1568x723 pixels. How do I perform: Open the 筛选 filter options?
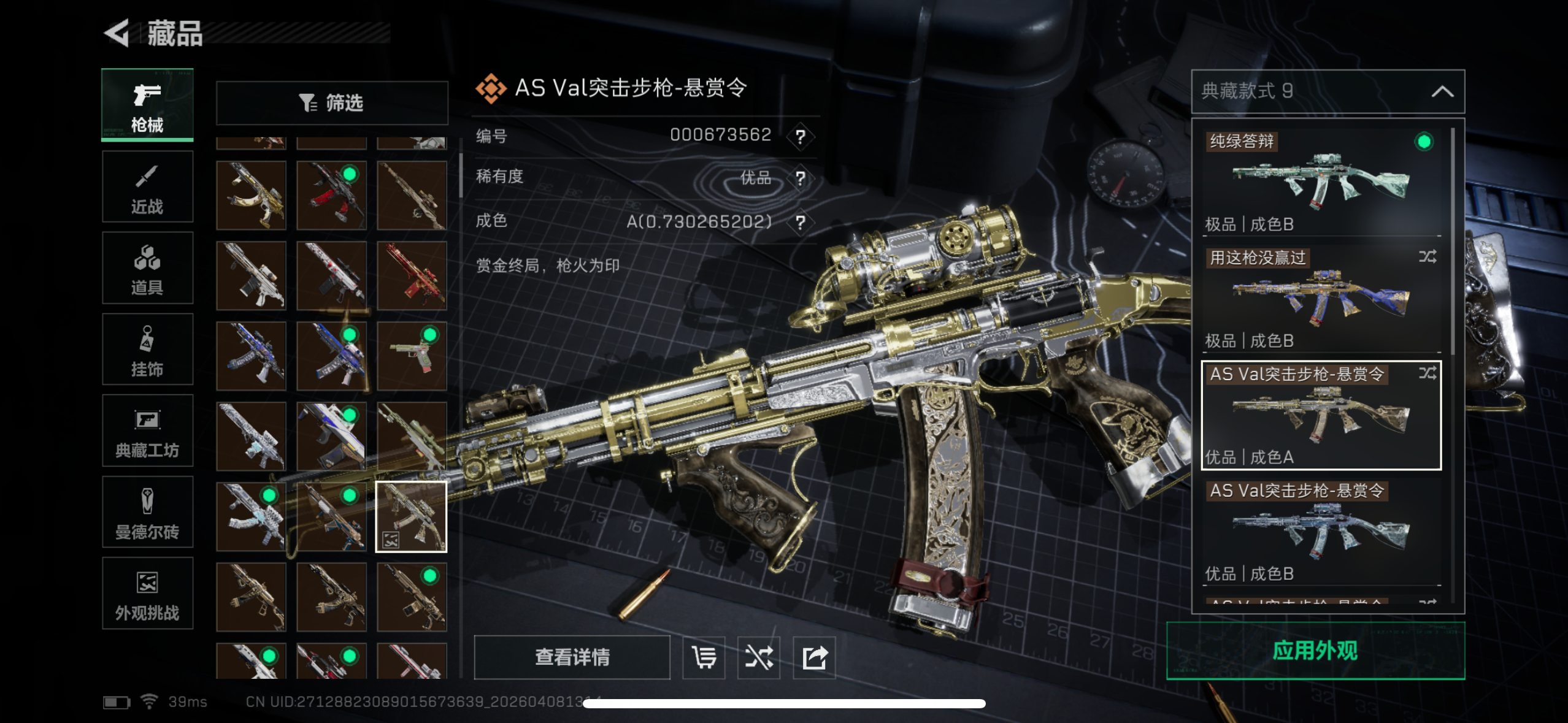[x=332, y=103]
